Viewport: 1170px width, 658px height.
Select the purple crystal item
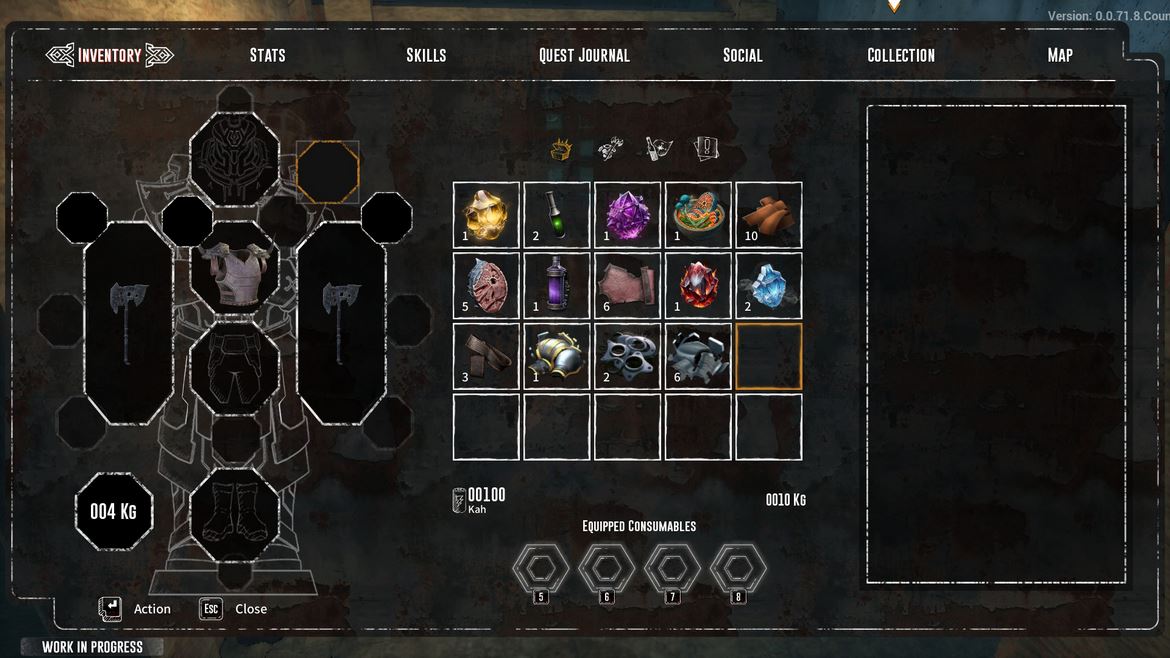pos(628,214)
